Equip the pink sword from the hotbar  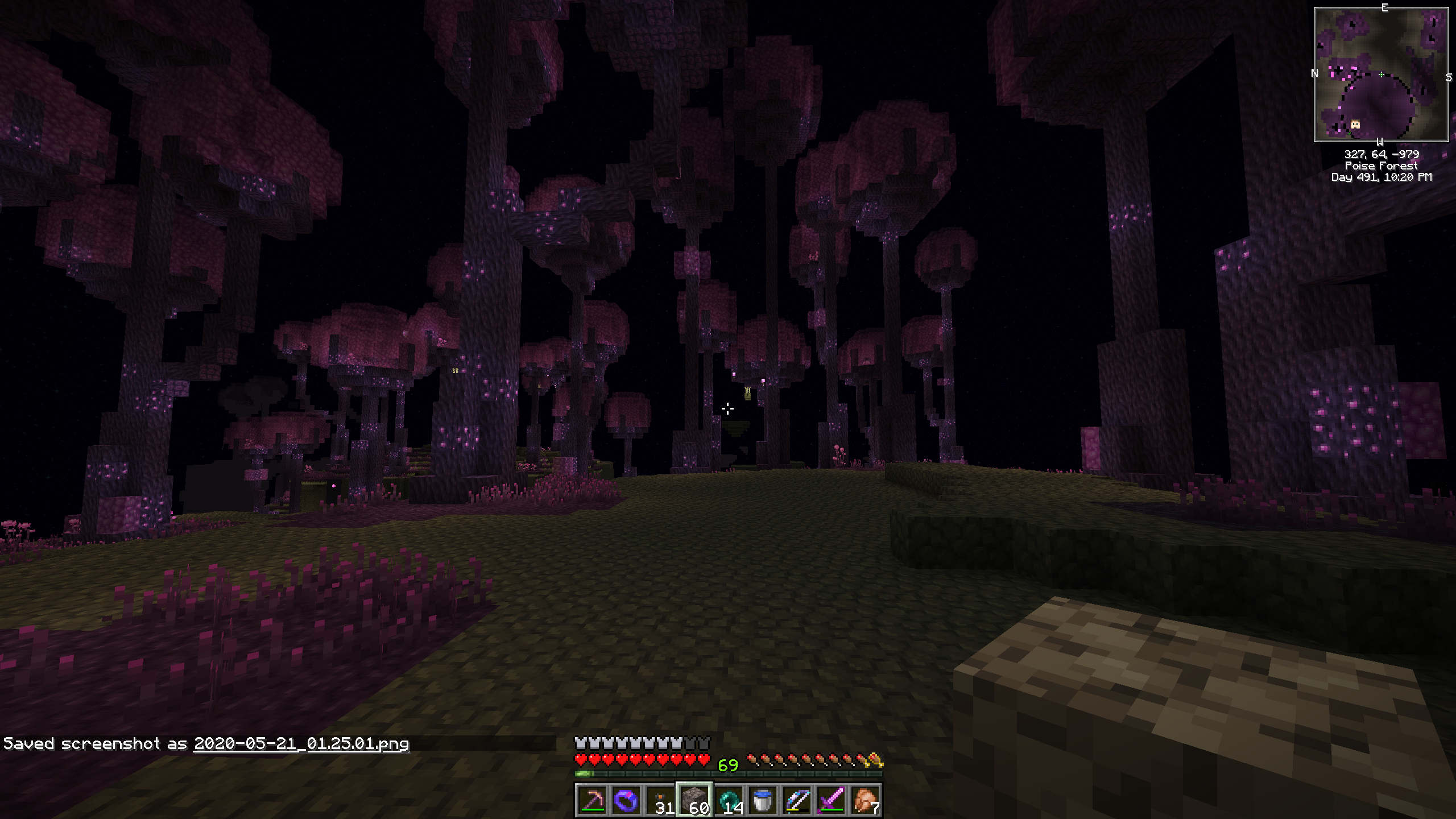pos(831,801)
